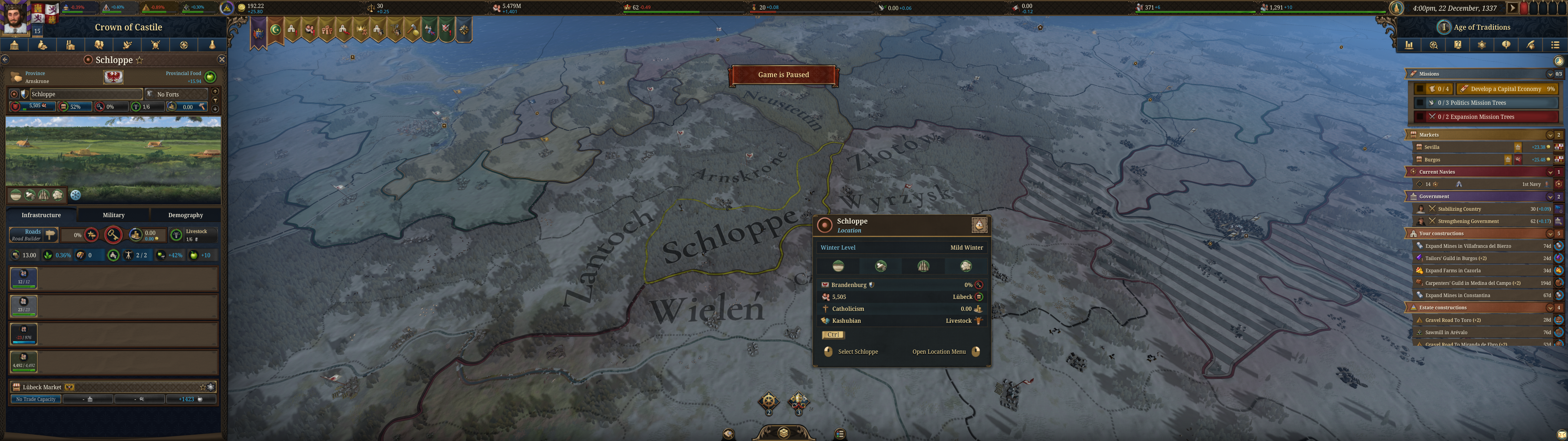Collapse the Government outliner section
This screenshot has width=1568, height=441.
click(1549, 197)
